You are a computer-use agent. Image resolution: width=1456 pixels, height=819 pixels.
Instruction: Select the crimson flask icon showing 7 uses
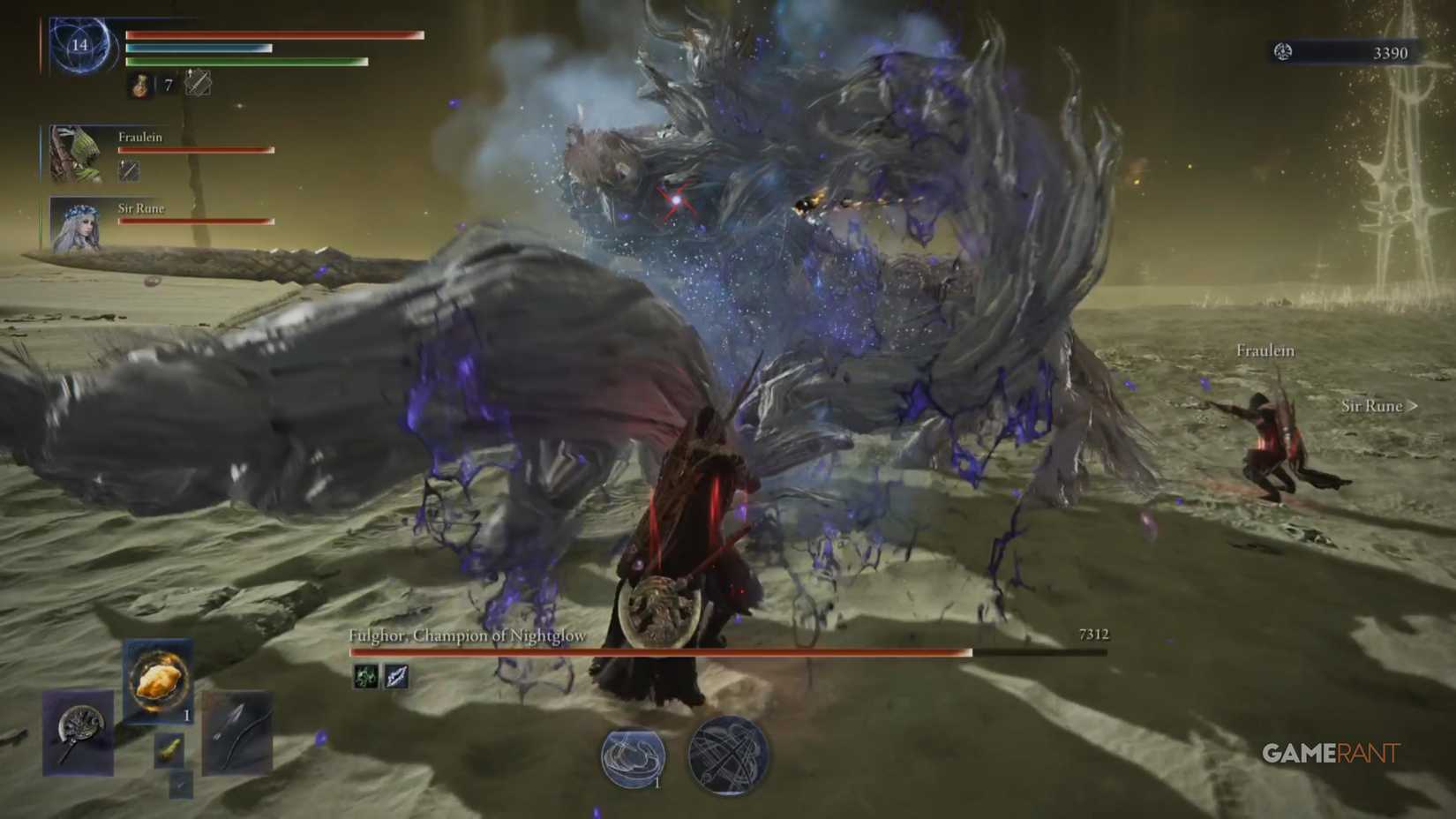coord(139,86)
